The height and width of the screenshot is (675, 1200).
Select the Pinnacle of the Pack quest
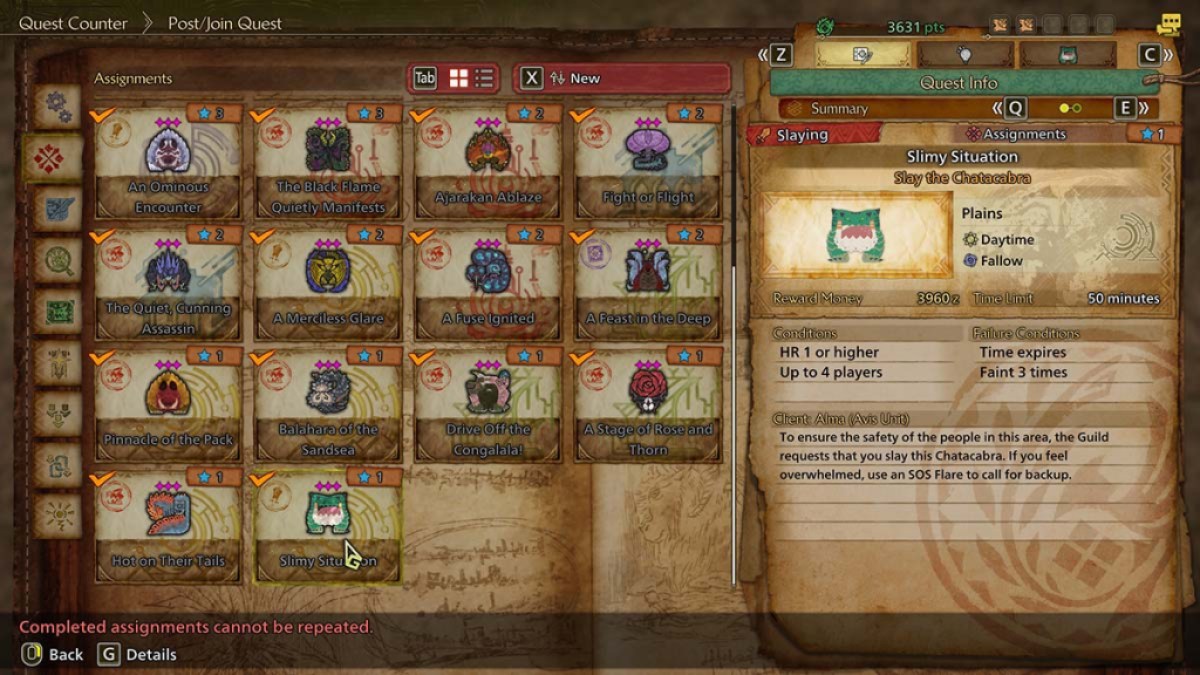tap(168, 405)
